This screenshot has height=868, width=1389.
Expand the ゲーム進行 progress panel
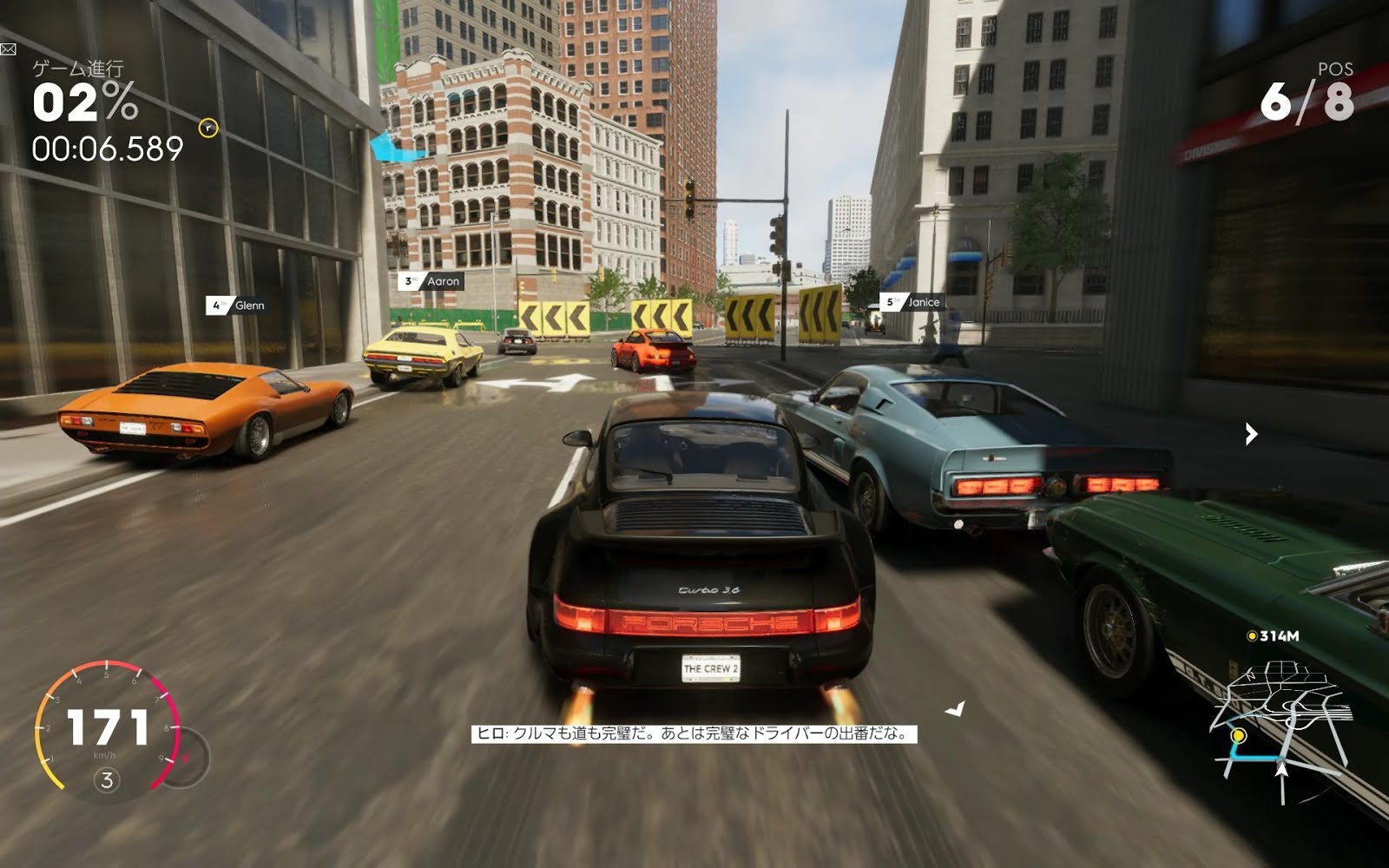point(77,66)
